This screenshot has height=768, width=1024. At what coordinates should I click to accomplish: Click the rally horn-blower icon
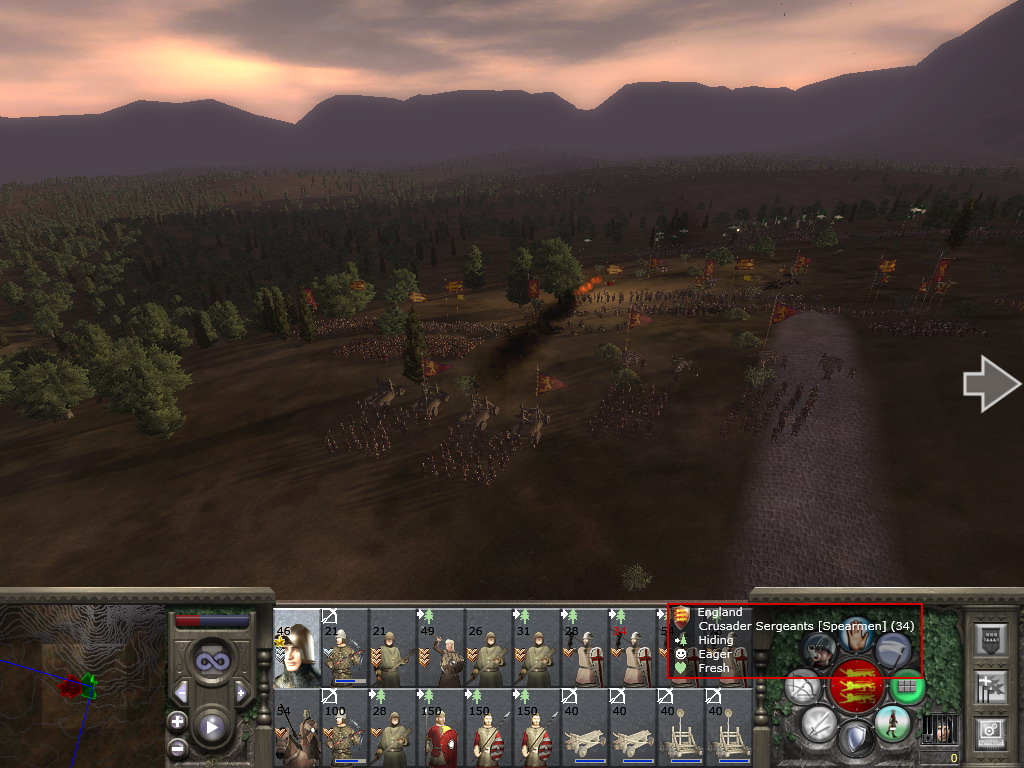point(819,649)
